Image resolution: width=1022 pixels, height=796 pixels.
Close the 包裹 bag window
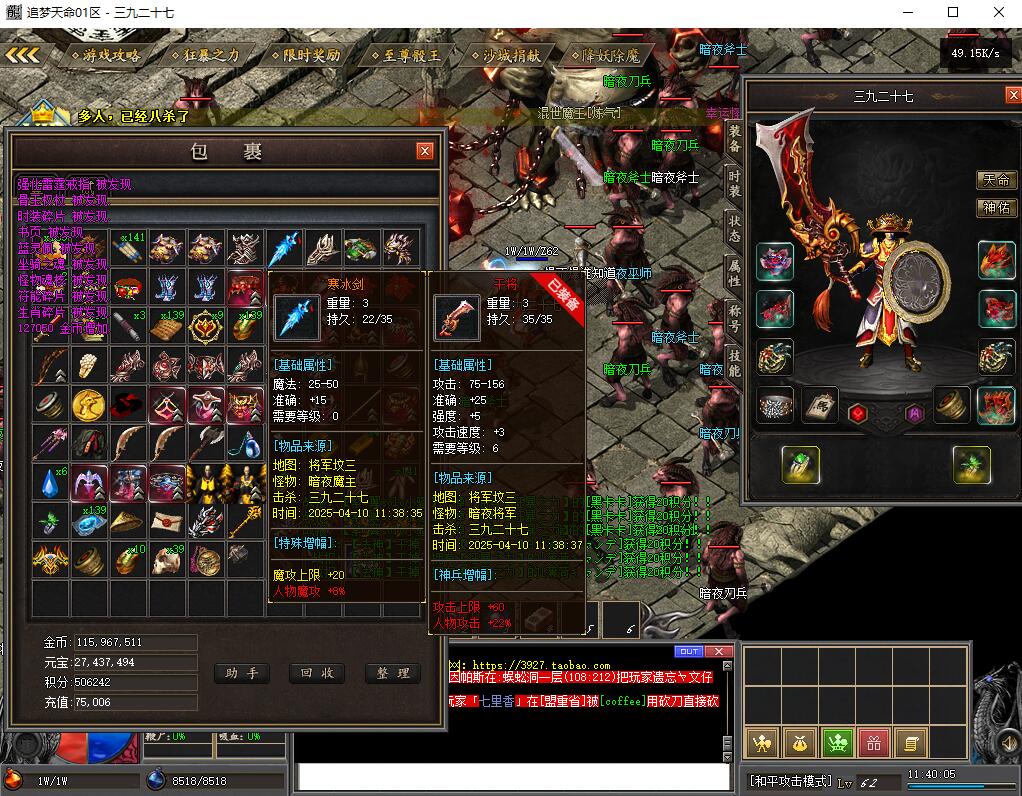pos(425,151)
